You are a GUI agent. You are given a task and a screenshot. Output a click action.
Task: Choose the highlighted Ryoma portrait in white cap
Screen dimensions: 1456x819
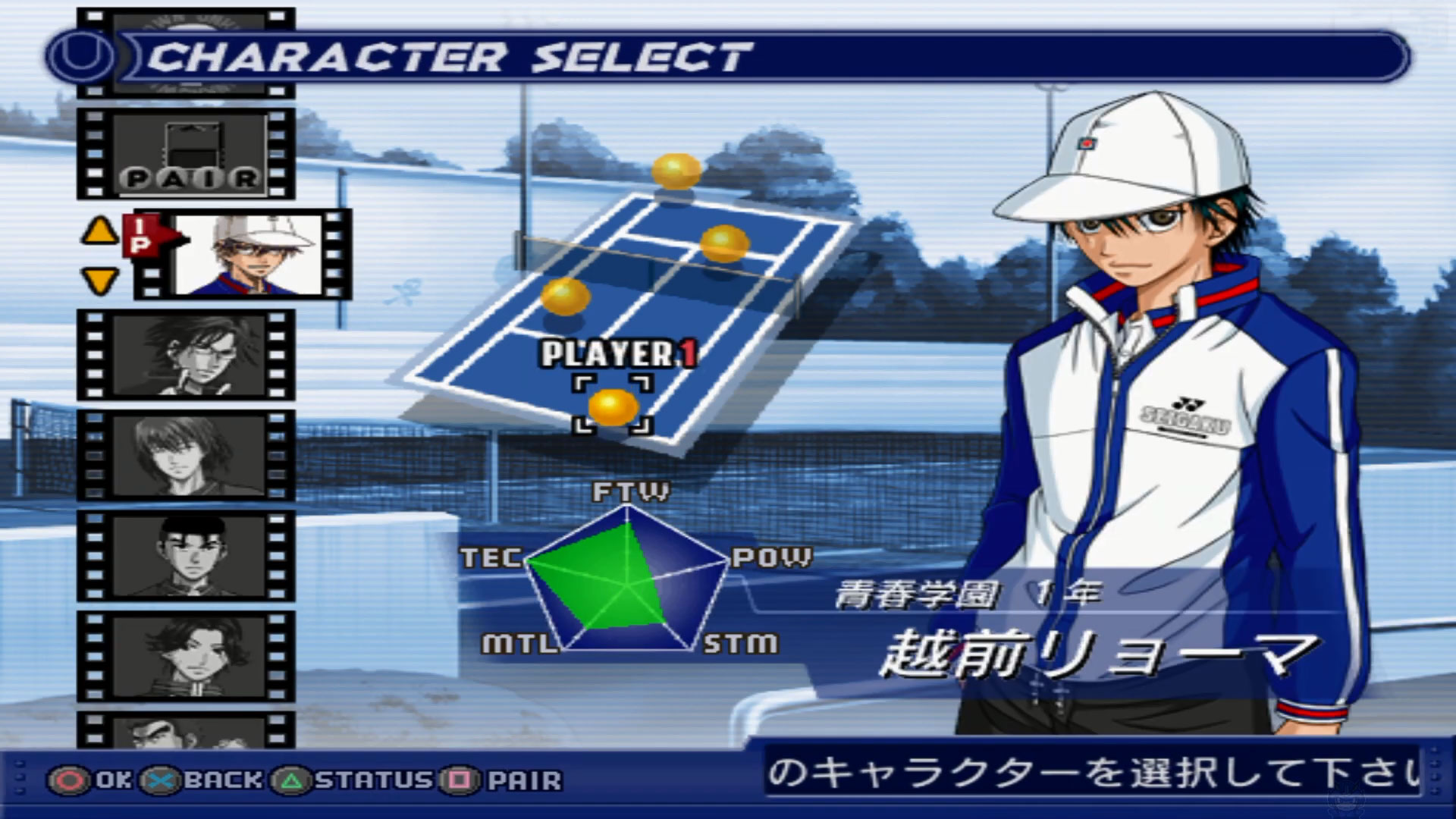click(x=249, y=254)
